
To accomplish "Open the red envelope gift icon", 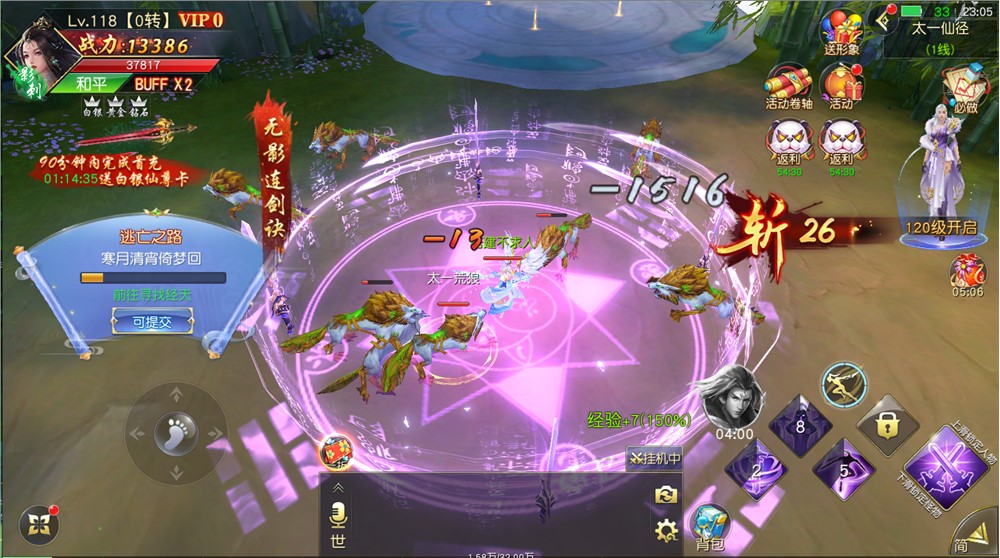I will [335, 452].
